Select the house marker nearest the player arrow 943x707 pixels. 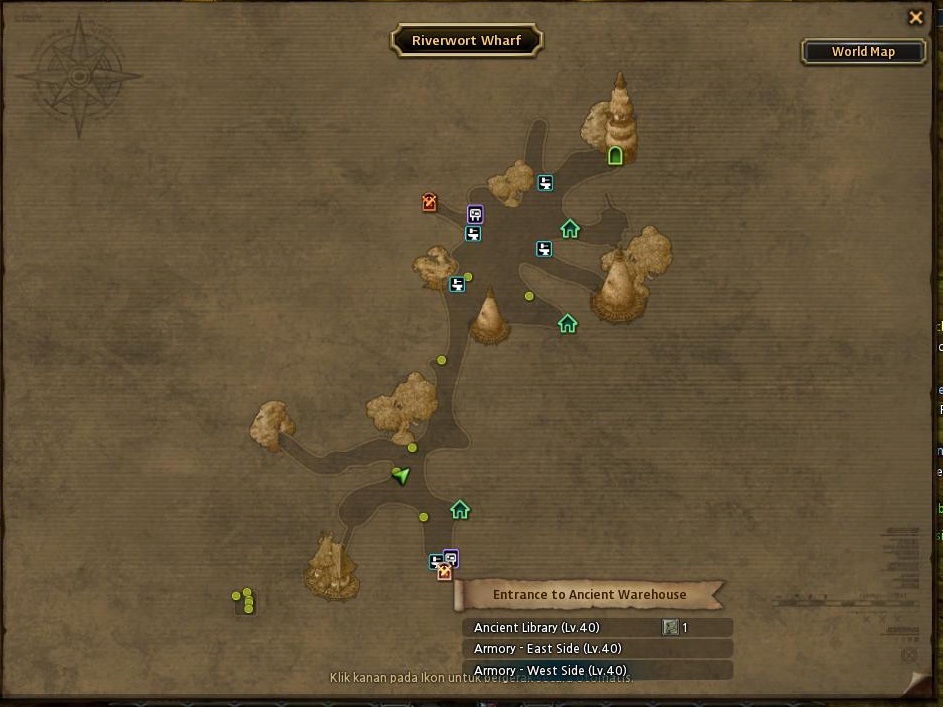pyautogui.click(x=460, y=510)
